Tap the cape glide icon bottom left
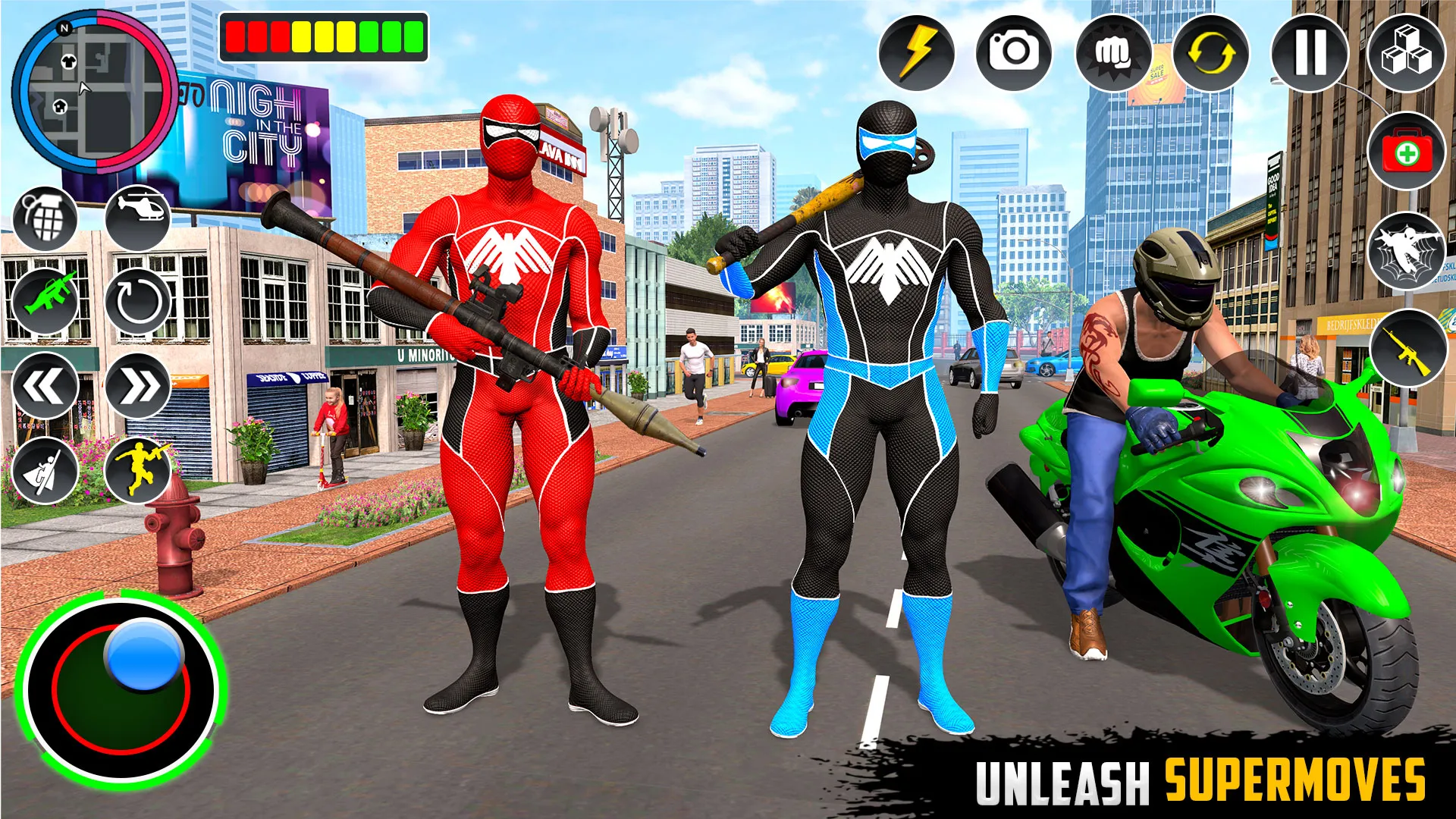Screen dimensions: 1456x819 point(47,470)
